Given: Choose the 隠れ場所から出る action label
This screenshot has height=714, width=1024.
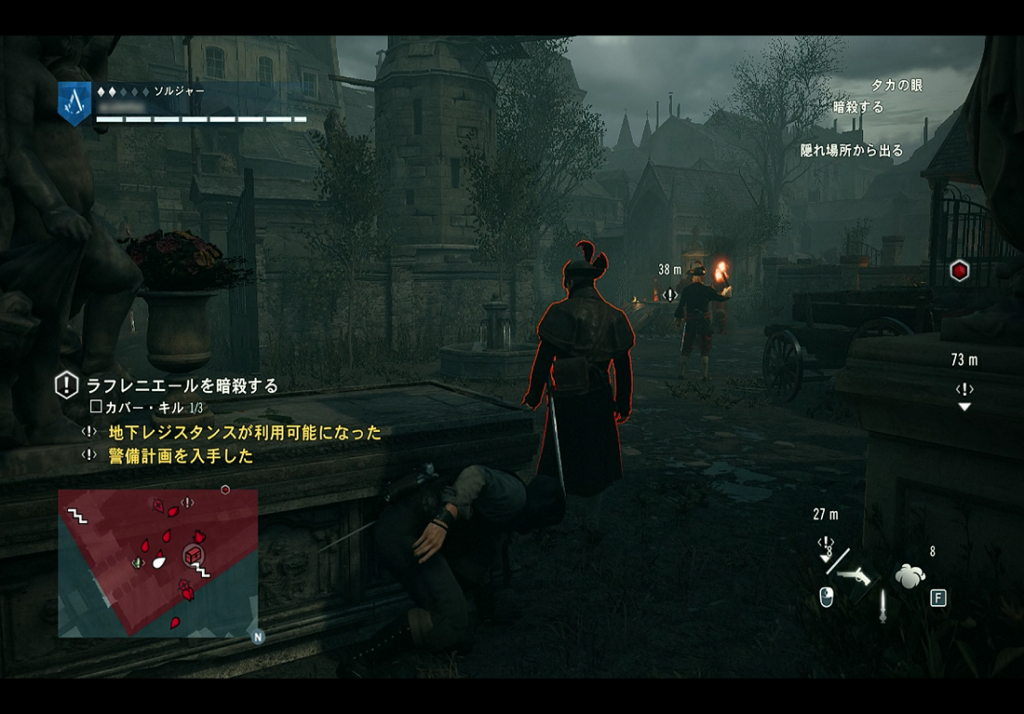Looking at the screenshot, I should (x=851, y=150).
